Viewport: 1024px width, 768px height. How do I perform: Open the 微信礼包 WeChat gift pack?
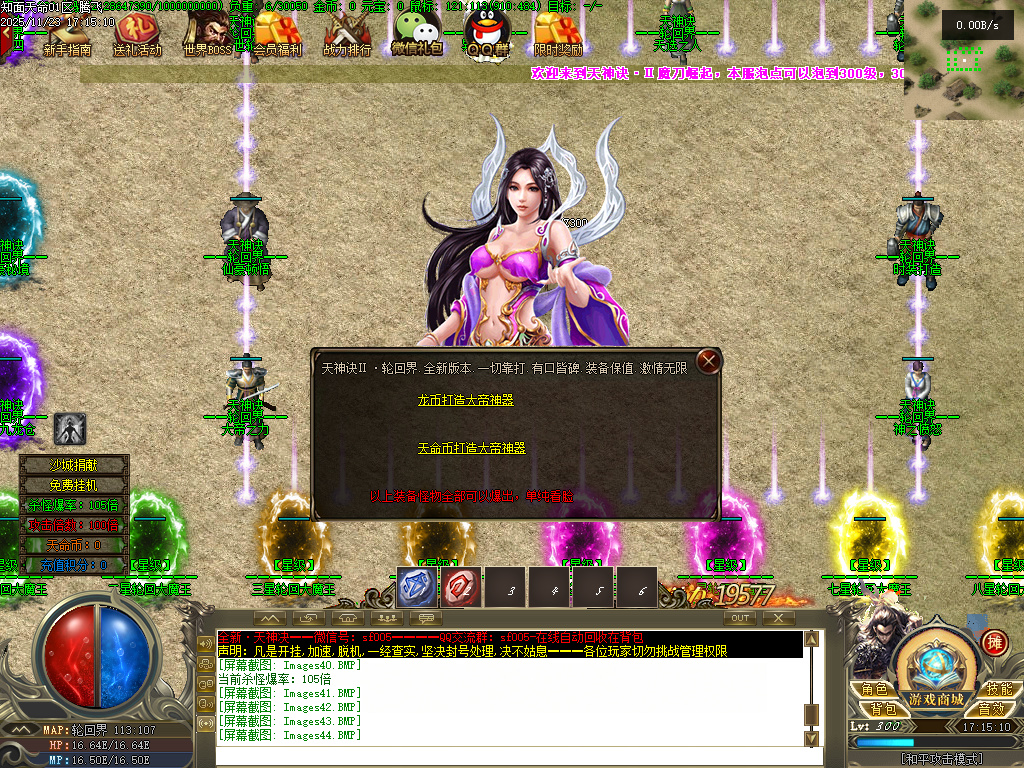click(417, 33)
